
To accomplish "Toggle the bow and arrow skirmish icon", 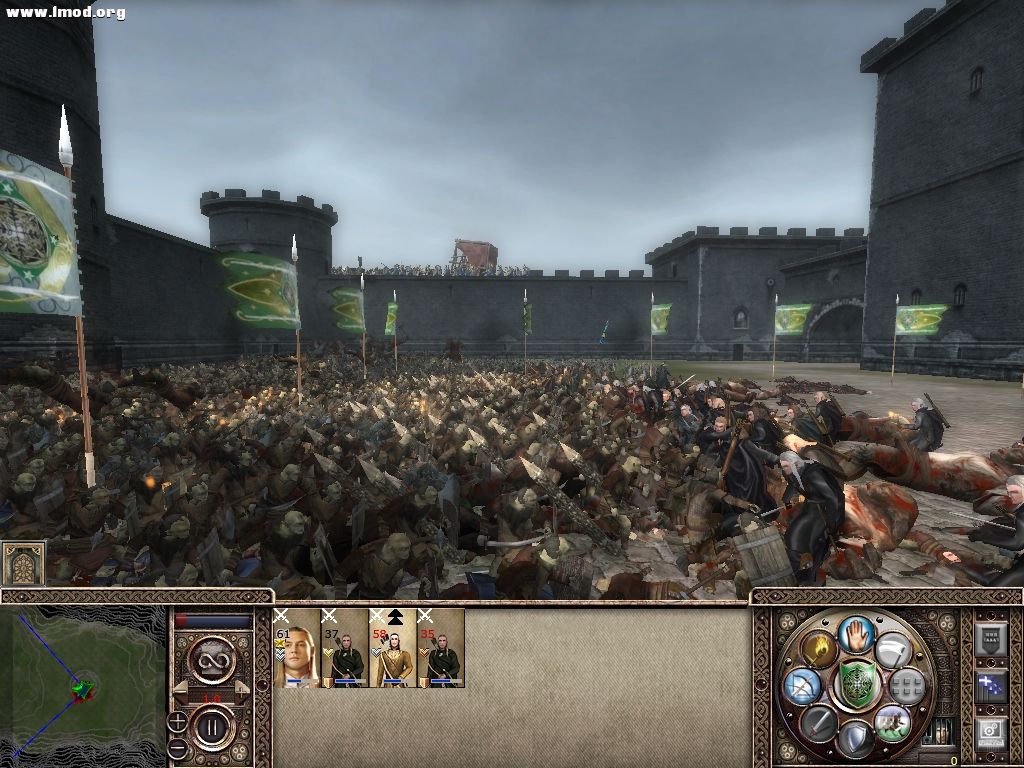I will 802,686.
